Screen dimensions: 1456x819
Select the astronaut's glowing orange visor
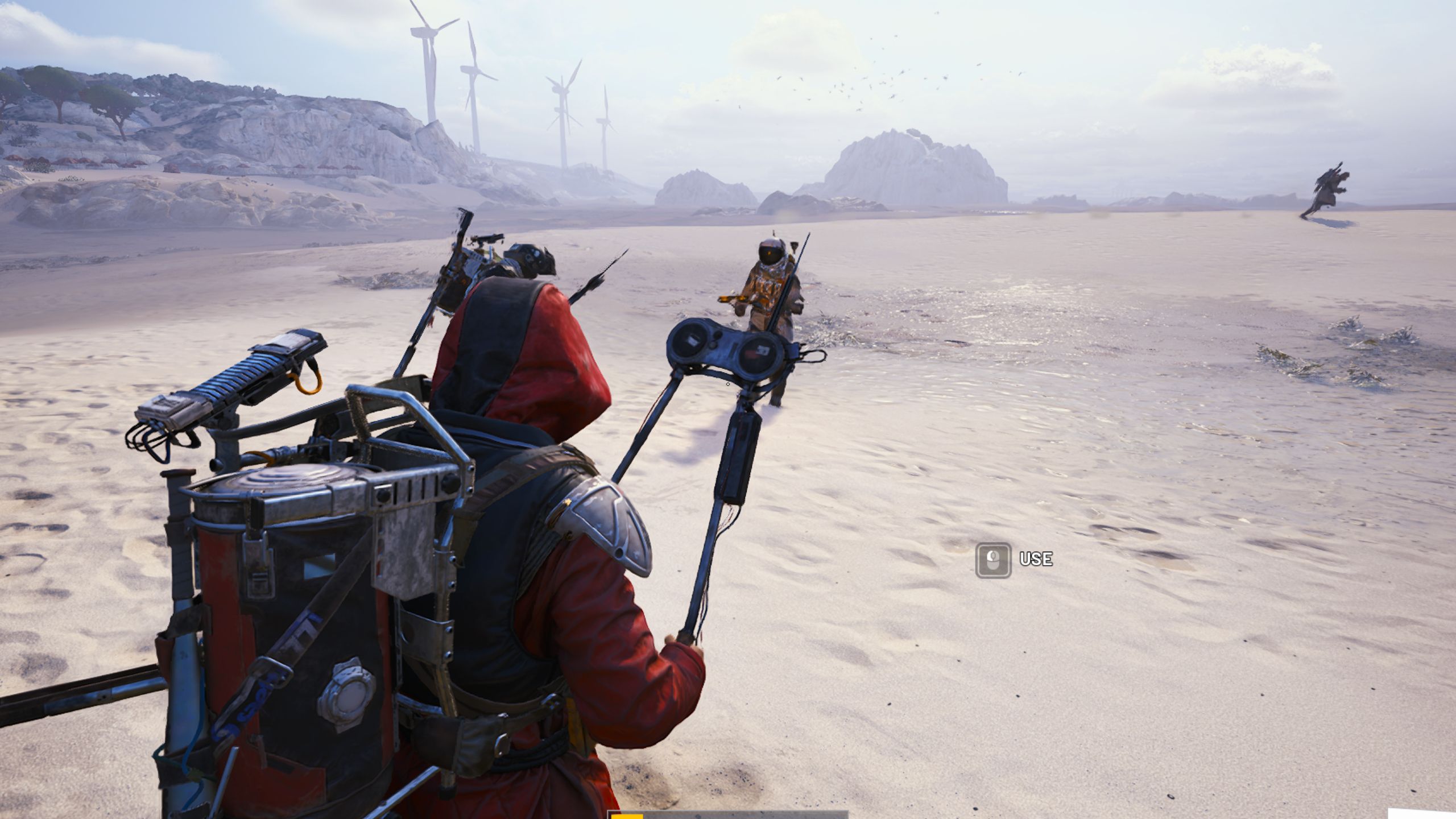tap(769, 253)
